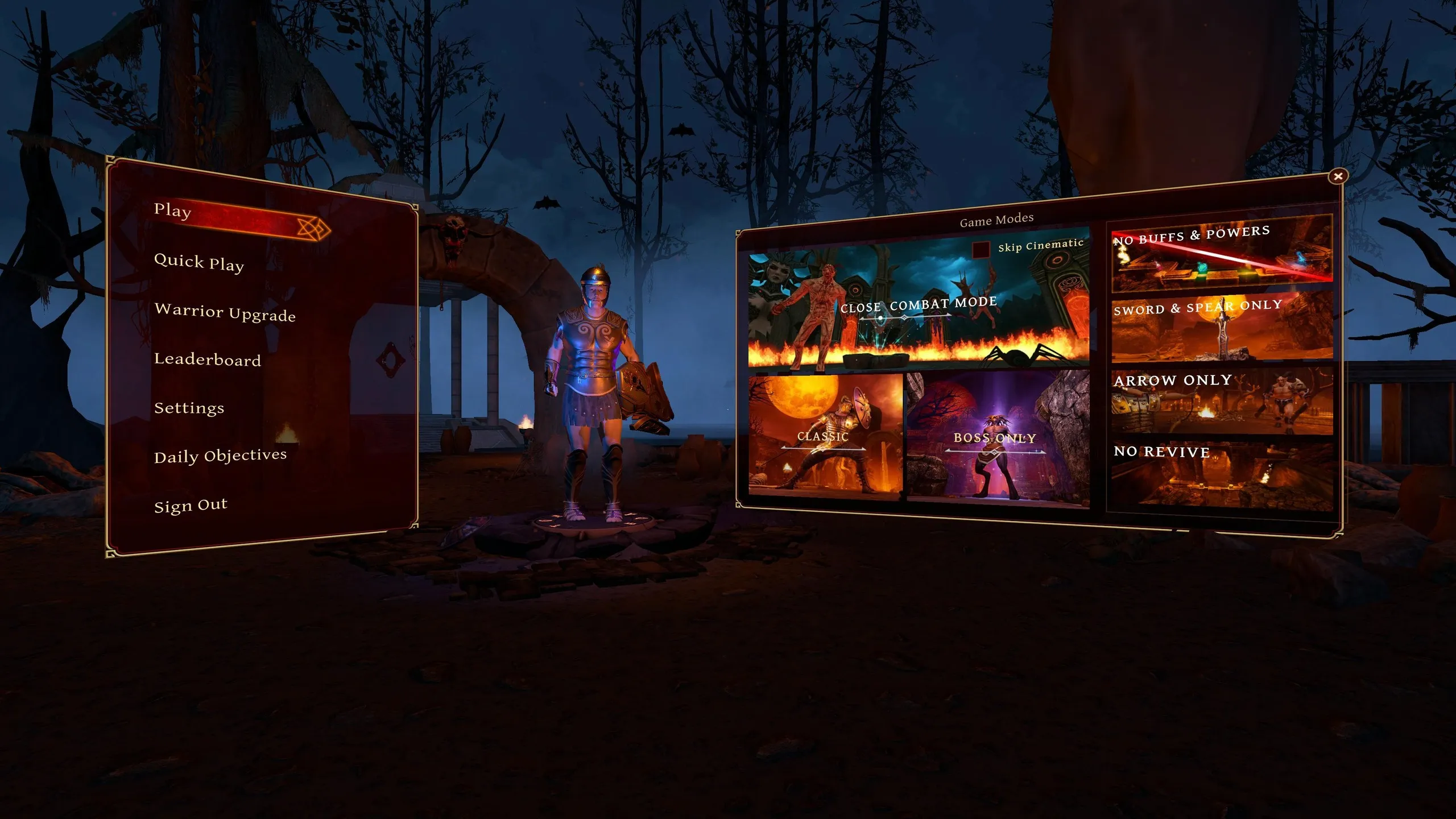Click Sign Out
1456x819 pixels.
pos(191,506)
